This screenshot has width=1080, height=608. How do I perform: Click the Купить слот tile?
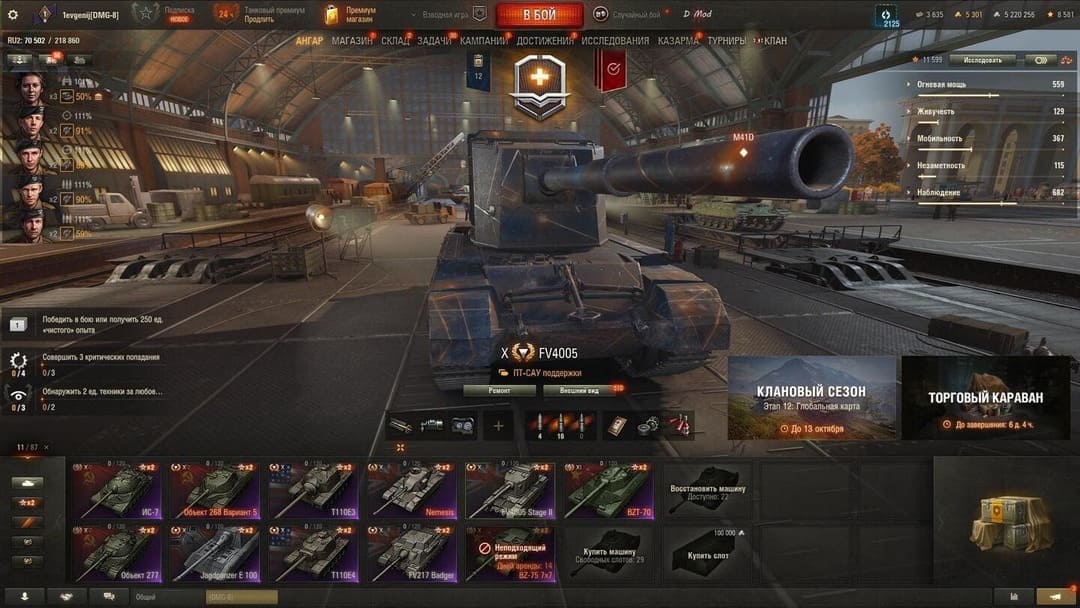[x=708, y=551]
